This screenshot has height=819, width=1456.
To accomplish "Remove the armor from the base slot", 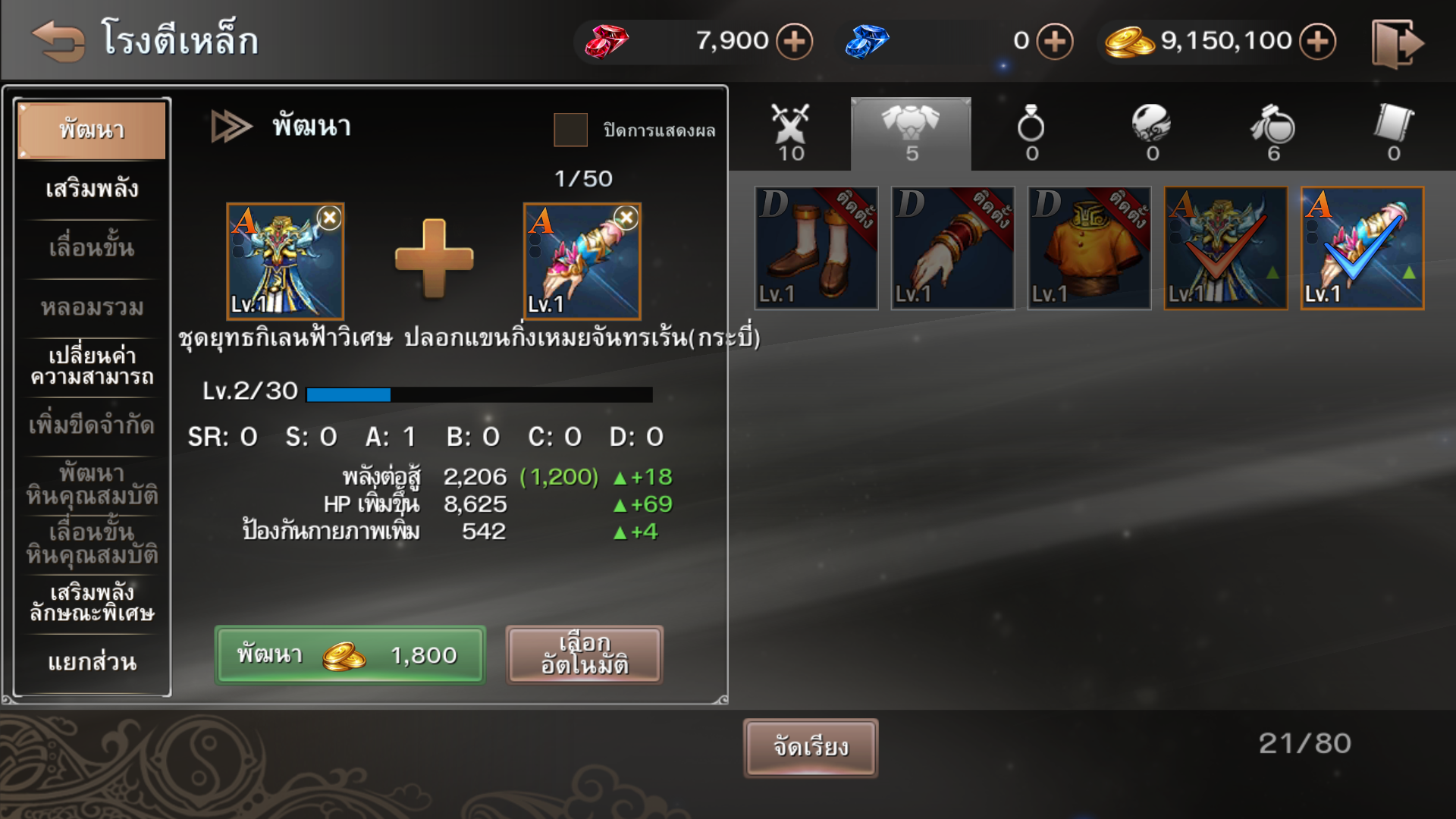I will pos(329,218).
